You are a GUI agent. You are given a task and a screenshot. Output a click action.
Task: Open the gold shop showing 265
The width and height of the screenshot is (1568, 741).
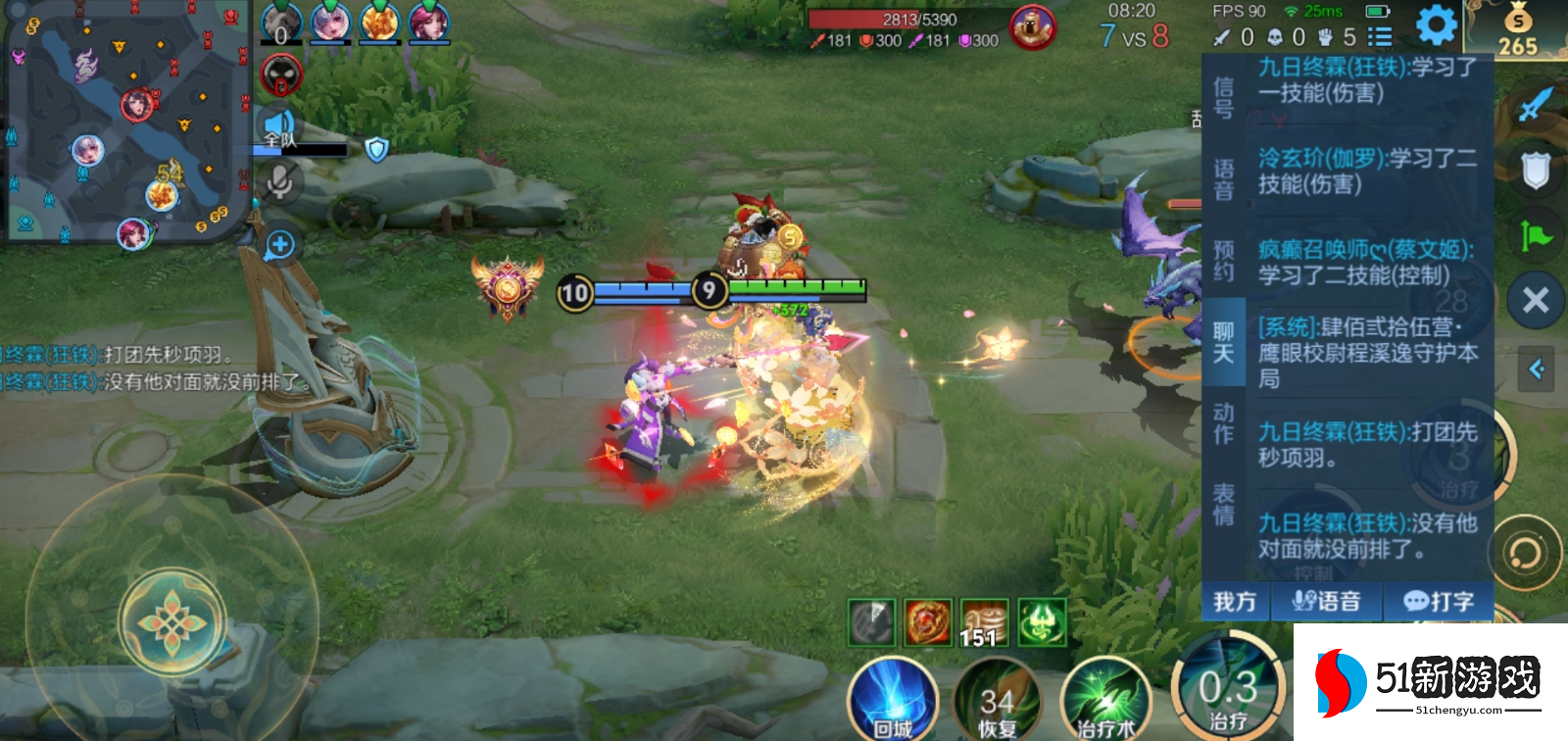[1517, 30]
